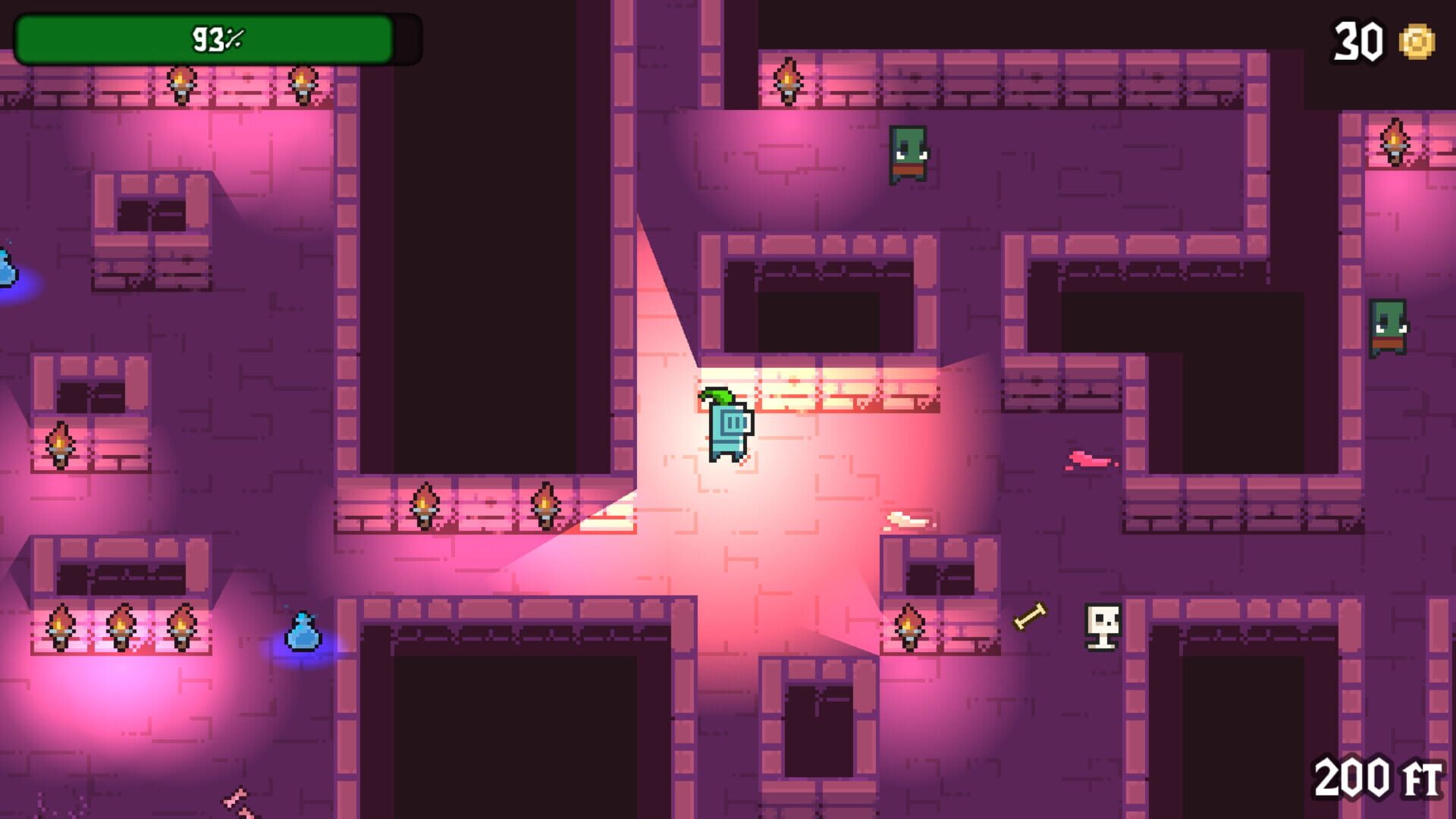The image size is (1456, 819).
Task: Click the torch on the wall above the goblin
Action: tap(789, 80)
